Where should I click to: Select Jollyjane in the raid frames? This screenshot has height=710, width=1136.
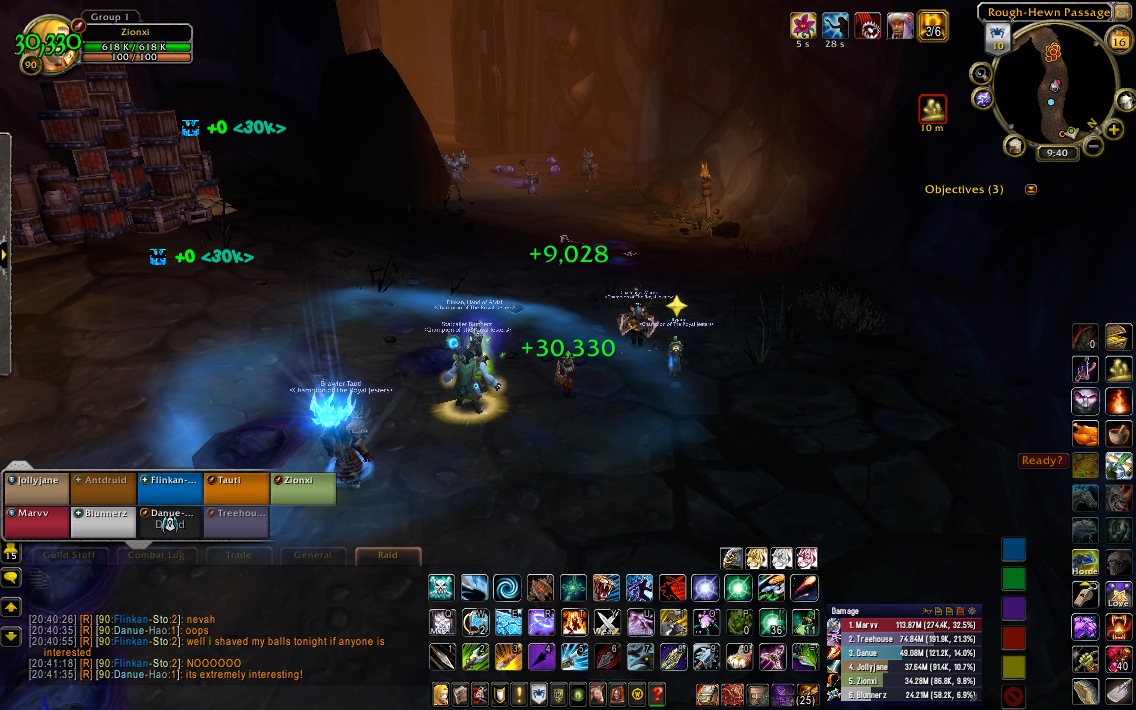38,488
